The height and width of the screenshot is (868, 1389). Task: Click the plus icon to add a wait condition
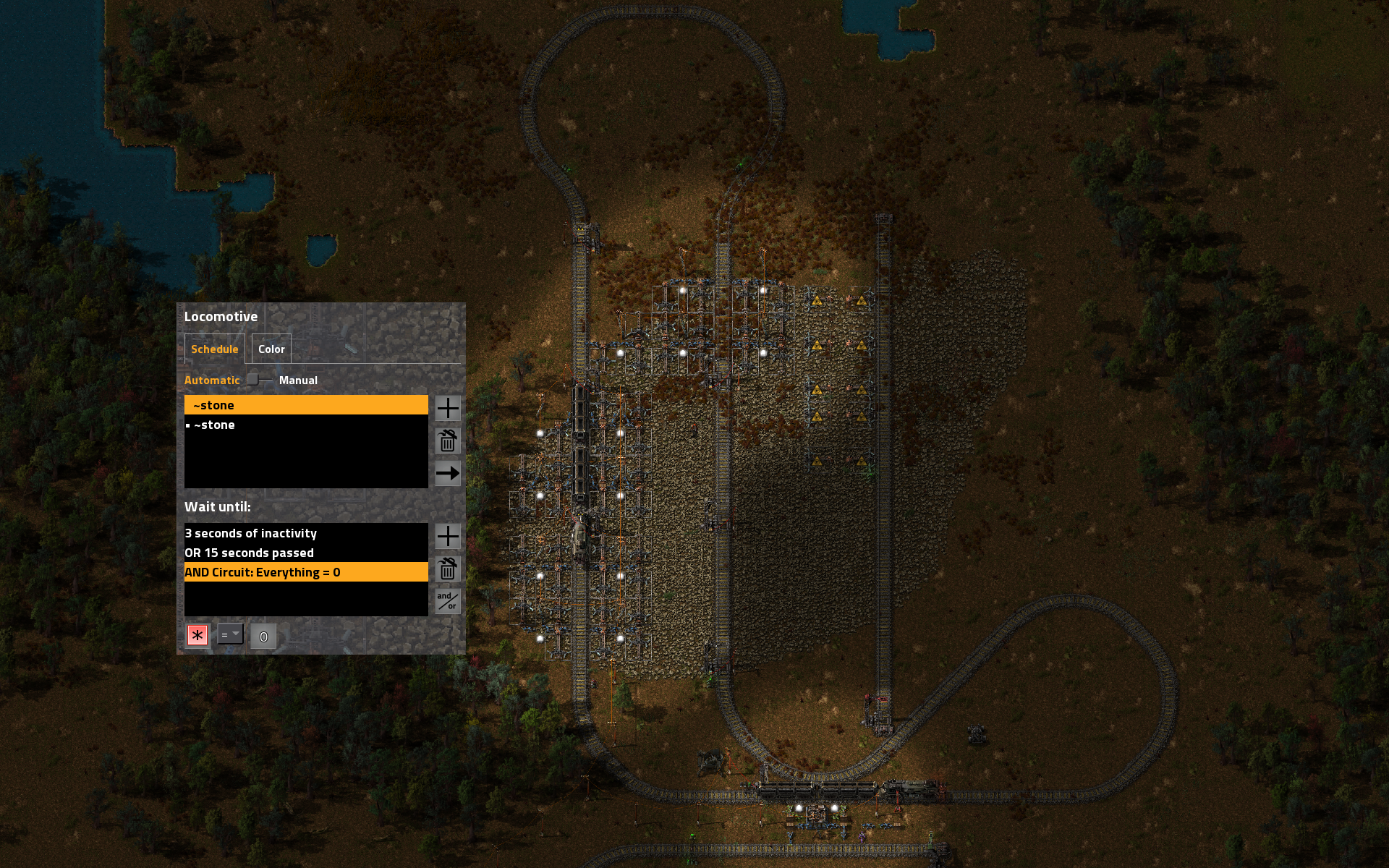click(x=447, y=537)
